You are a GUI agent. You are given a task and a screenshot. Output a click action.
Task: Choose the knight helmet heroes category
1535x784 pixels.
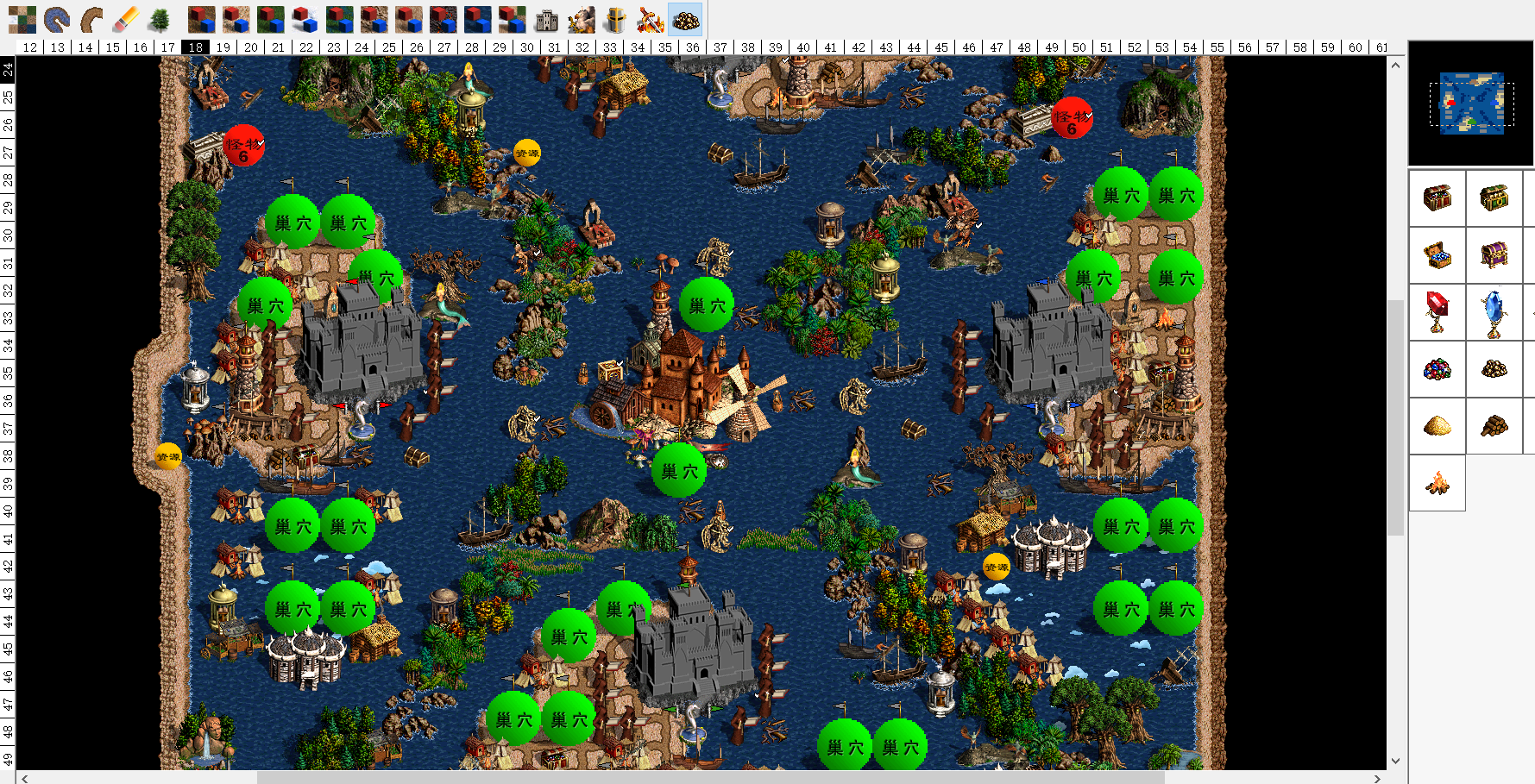click(615, 19)
